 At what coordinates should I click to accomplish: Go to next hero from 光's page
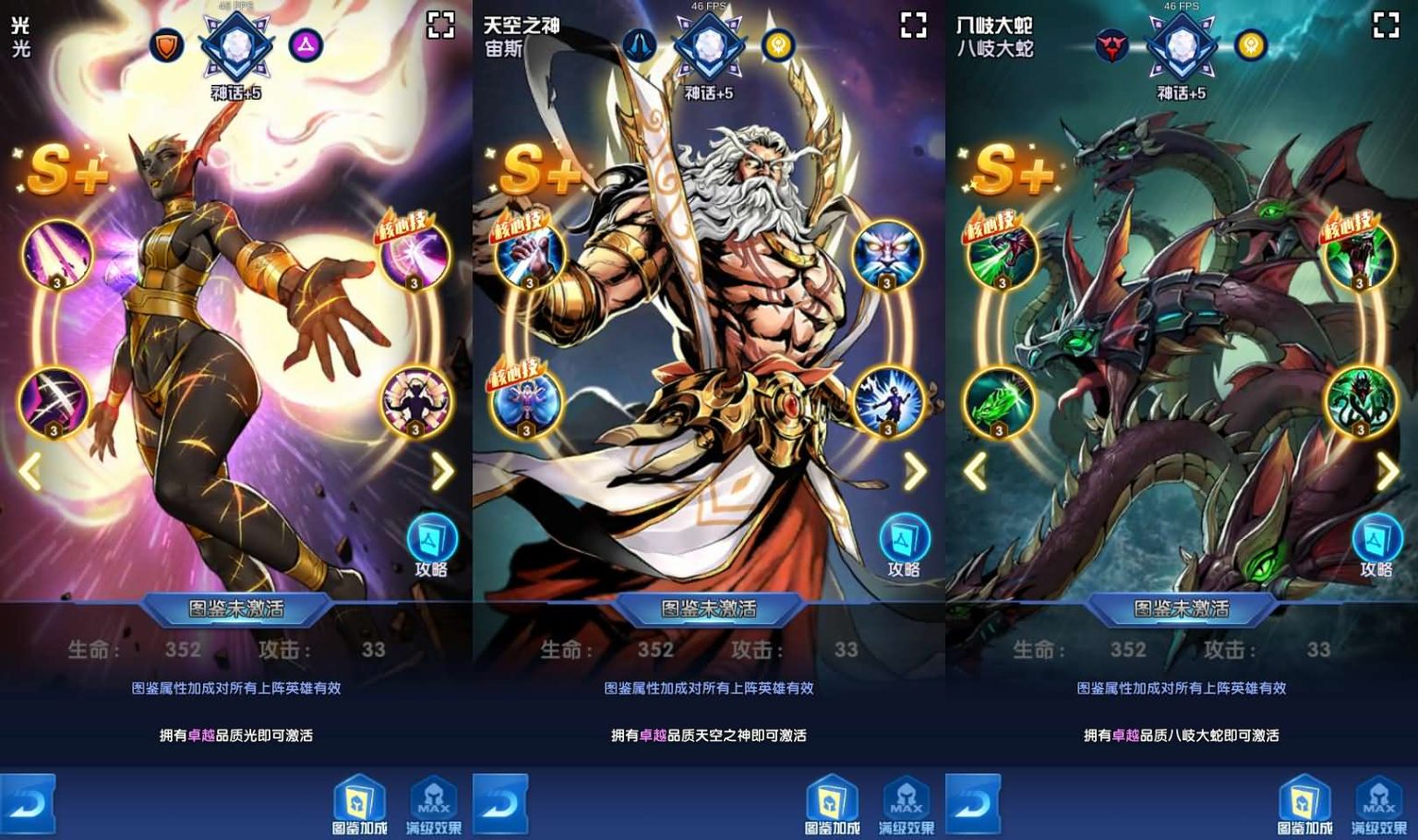(442, 472)
